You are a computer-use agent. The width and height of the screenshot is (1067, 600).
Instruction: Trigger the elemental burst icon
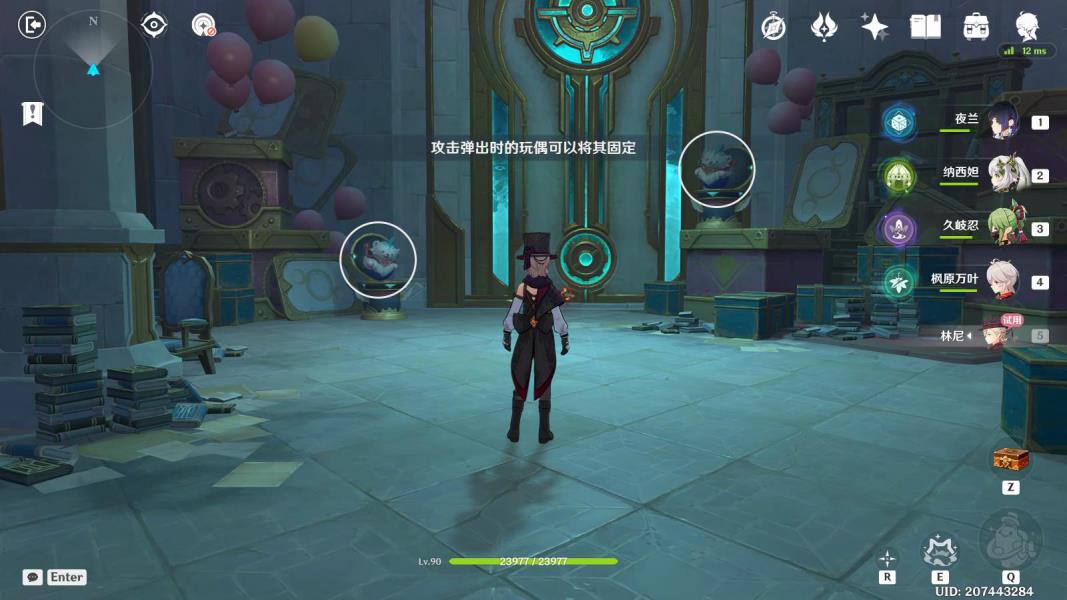pos(1010,541)
